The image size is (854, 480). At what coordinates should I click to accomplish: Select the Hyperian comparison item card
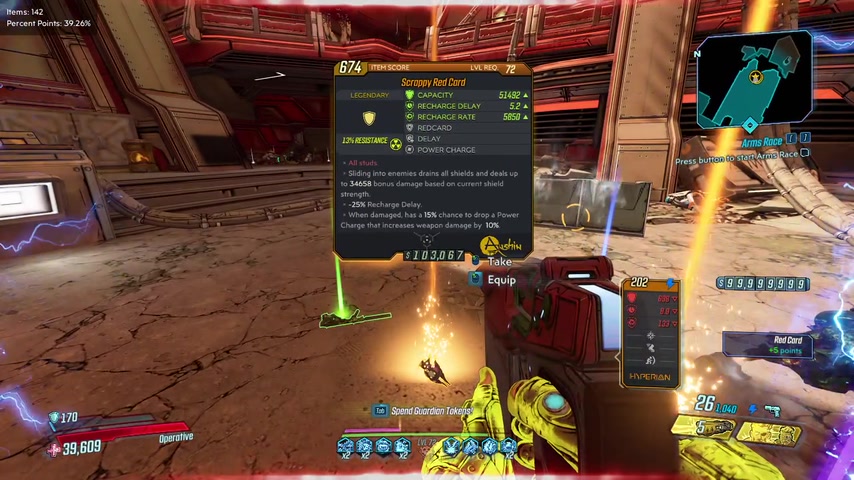[x=650, y=332]
